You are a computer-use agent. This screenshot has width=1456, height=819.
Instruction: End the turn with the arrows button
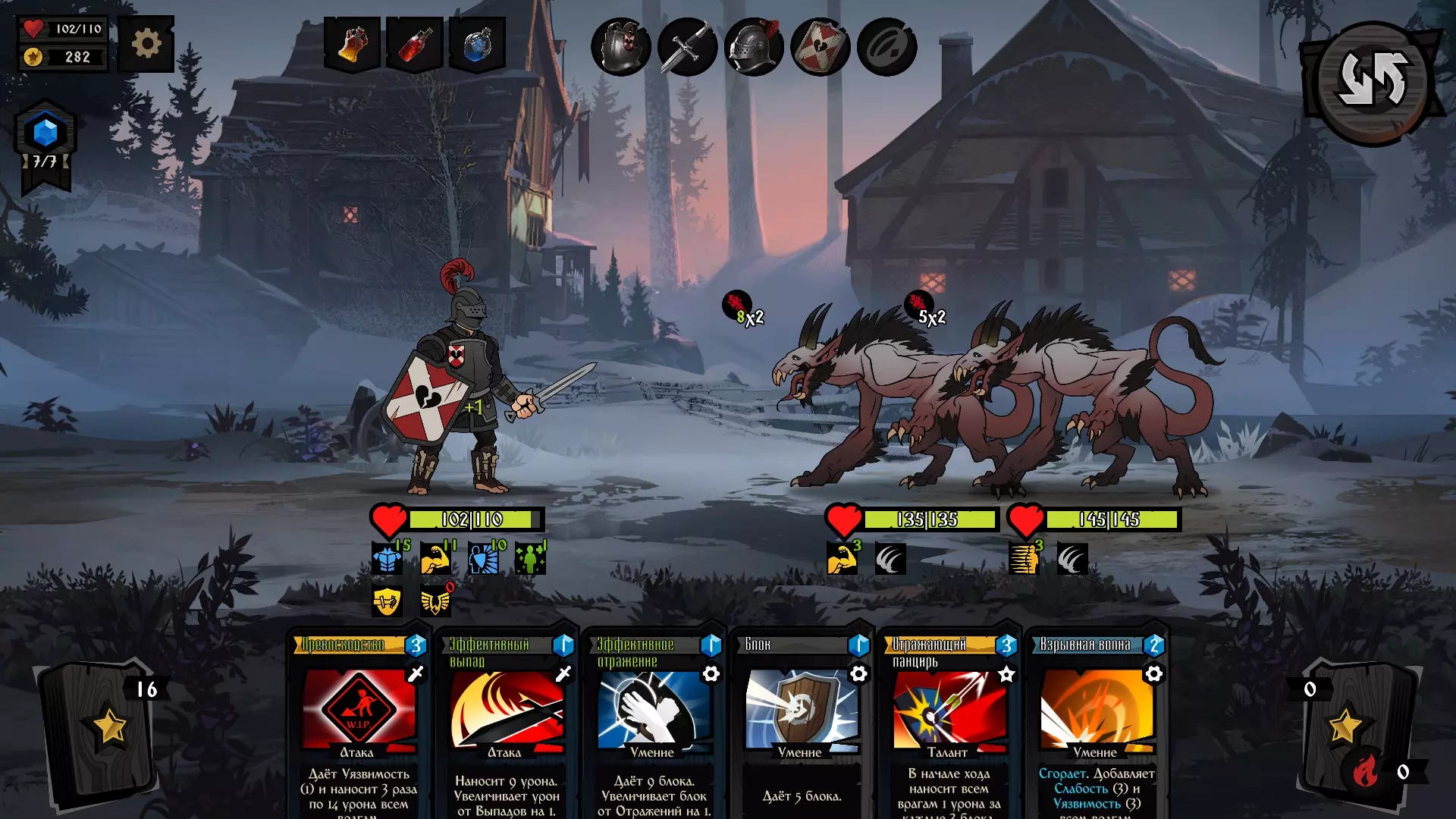(x=1373, y=81)
